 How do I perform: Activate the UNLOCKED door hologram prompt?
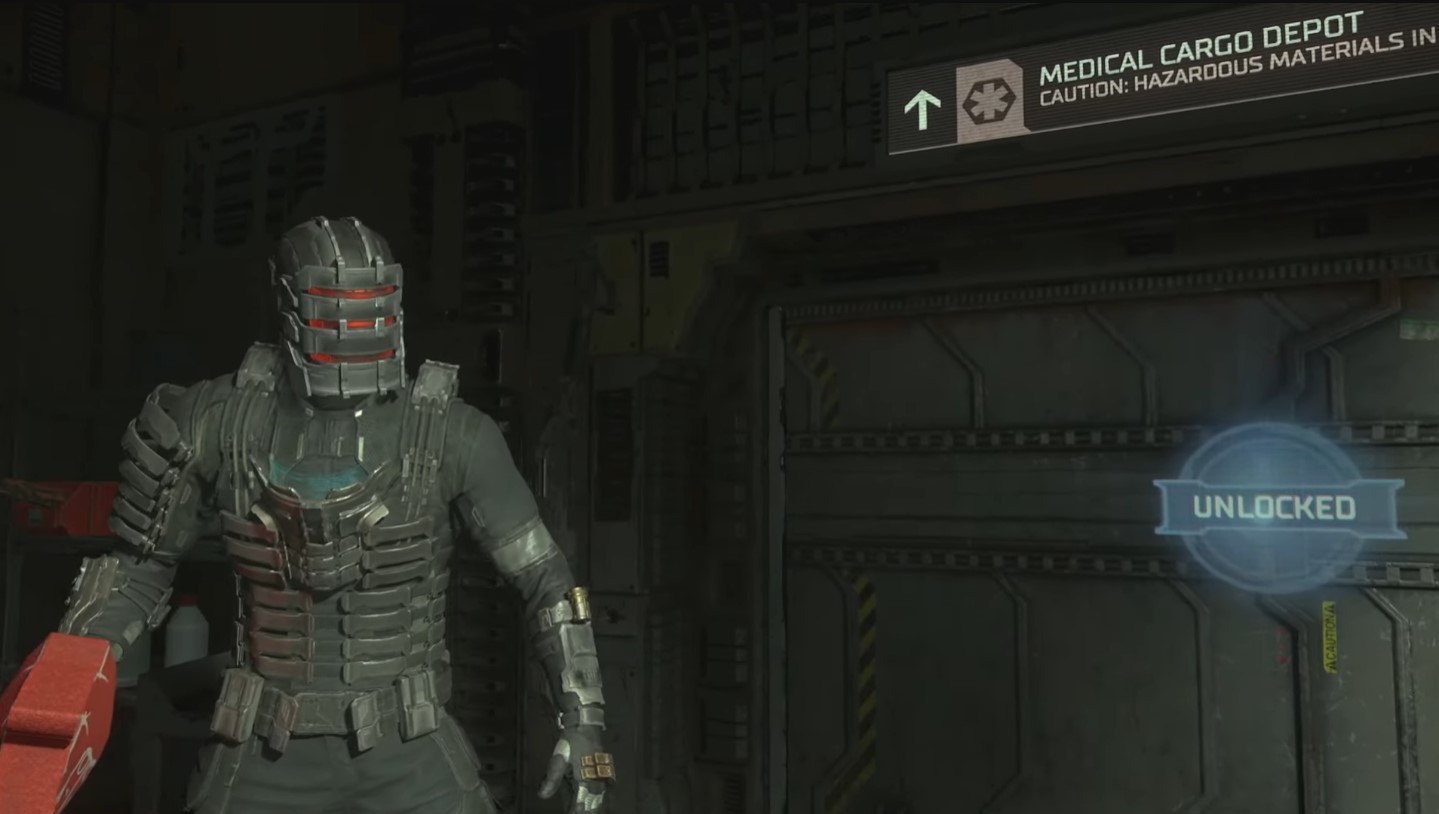pos(1273,507)
